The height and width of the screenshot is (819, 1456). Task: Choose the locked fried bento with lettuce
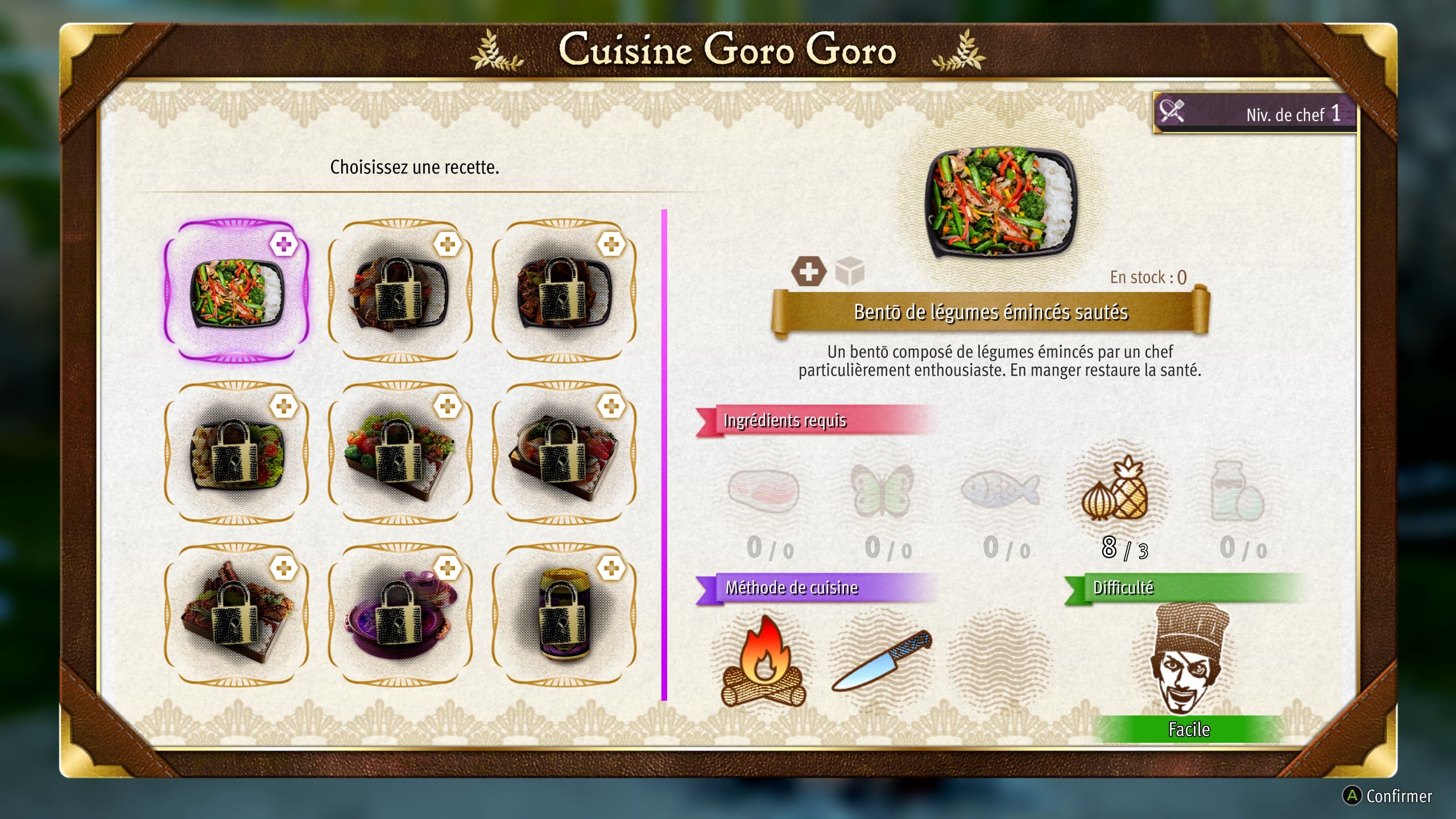(237, 453)
